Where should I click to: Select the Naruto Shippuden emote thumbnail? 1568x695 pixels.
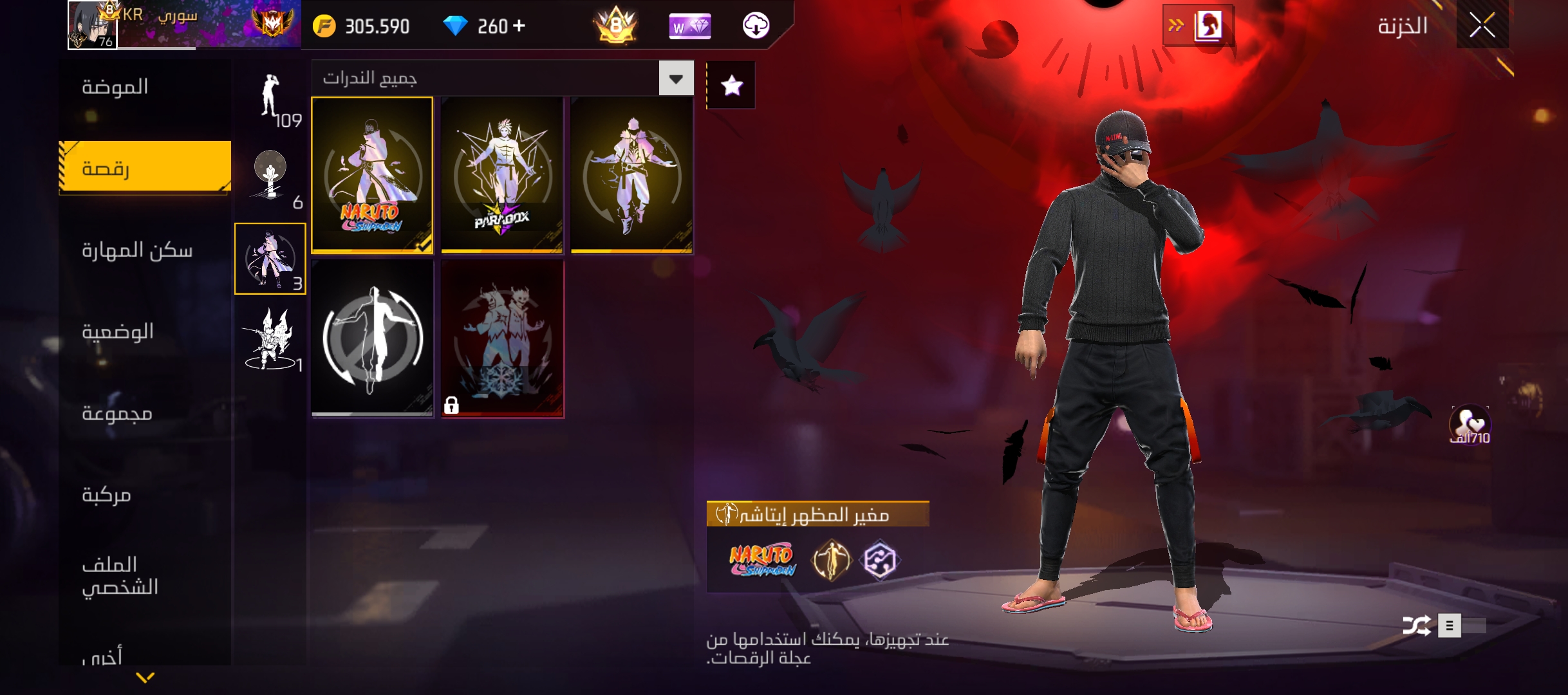point(372,174)
